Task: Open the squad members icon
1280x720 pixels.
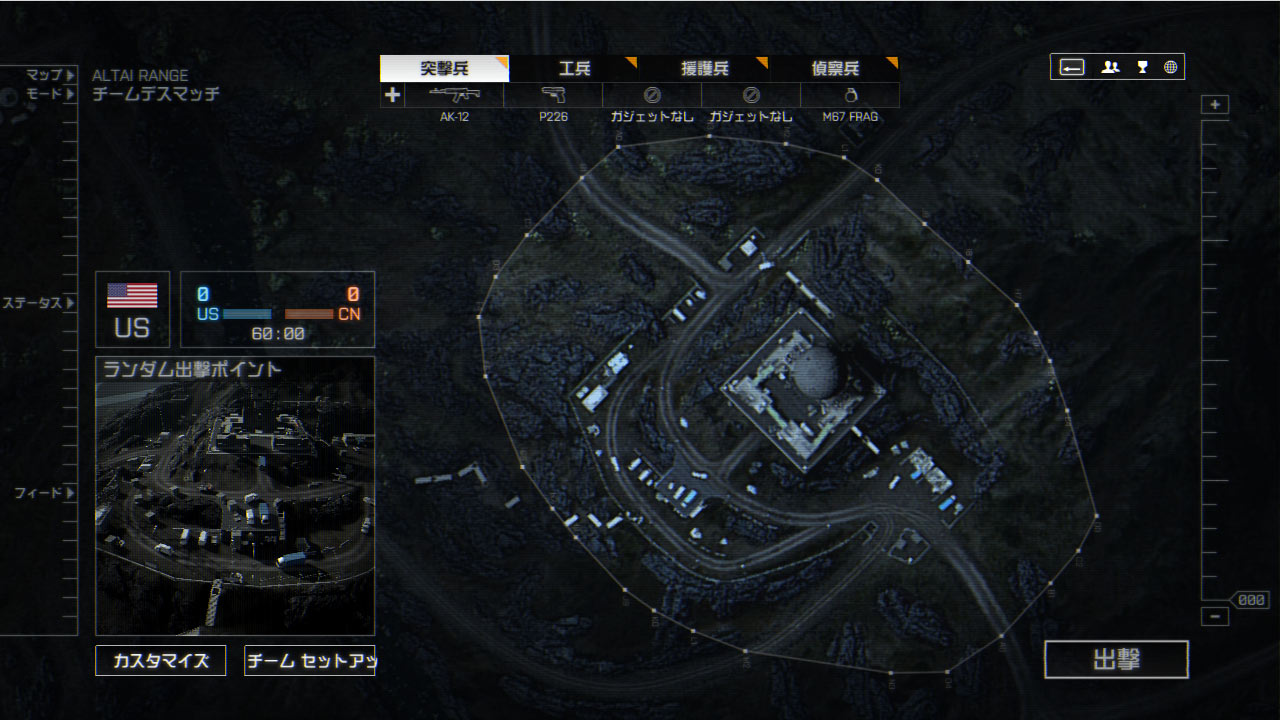Action: pyautogui.click(x=1110, y=67)
